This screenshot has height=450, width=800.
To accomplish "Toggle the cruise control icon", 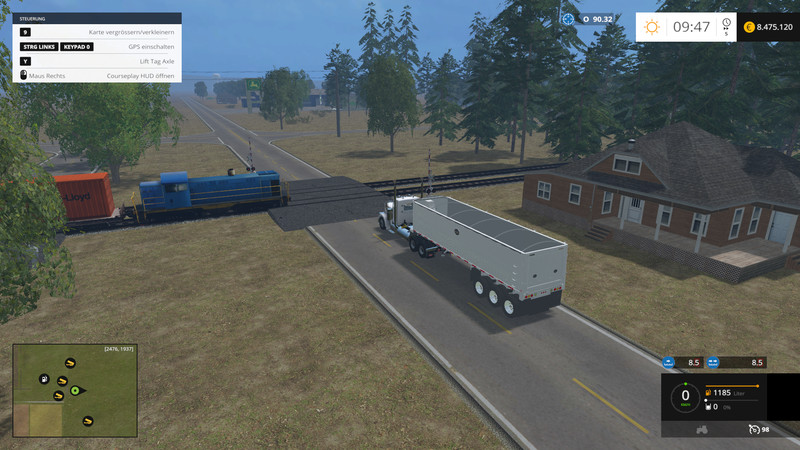I will 753,429.
